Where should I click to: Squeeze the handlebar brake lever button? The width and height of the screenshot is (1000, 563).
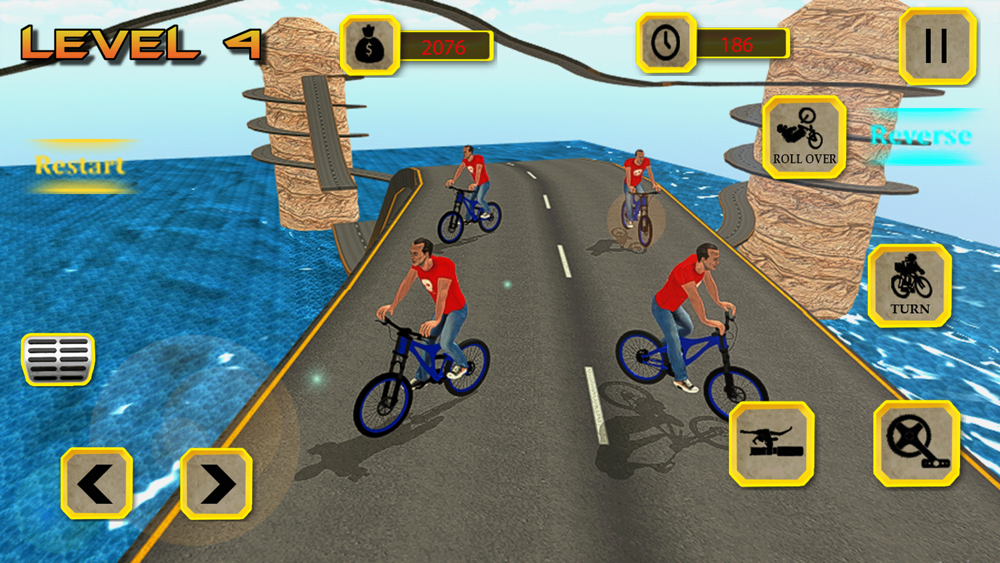(771, 443)
